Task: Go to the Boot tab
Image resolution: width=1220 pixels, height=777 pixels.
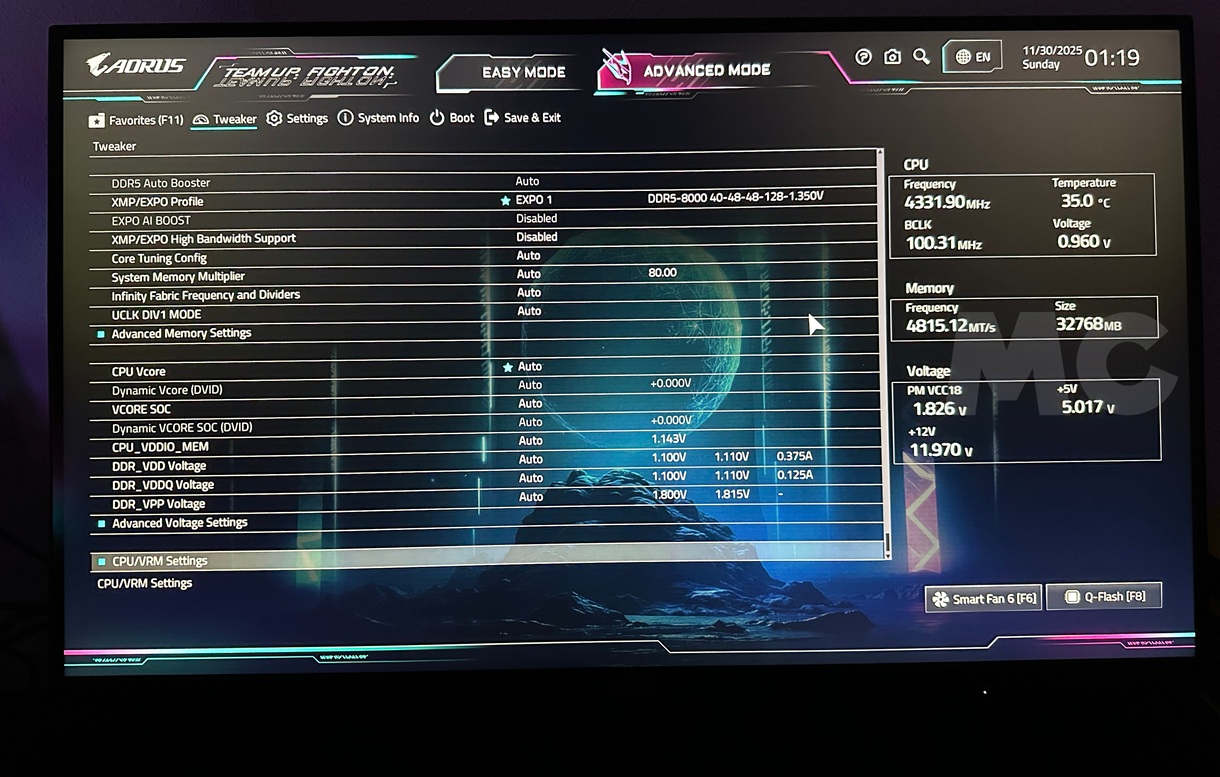Action: [x=452, y=118]
